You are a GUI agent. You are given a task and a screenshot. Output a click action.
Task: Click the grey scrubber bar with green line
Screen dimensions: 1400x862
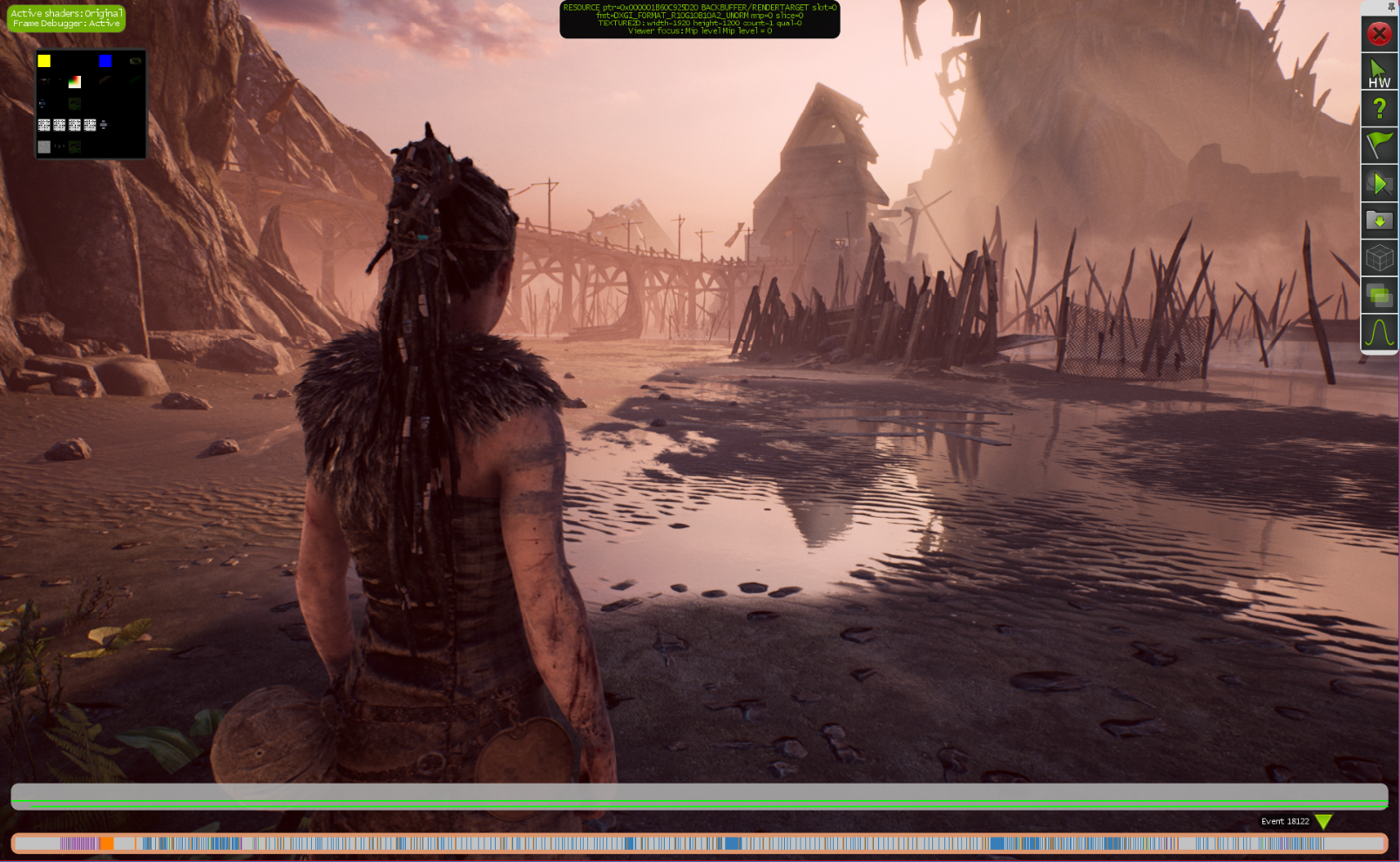[699, 796]
